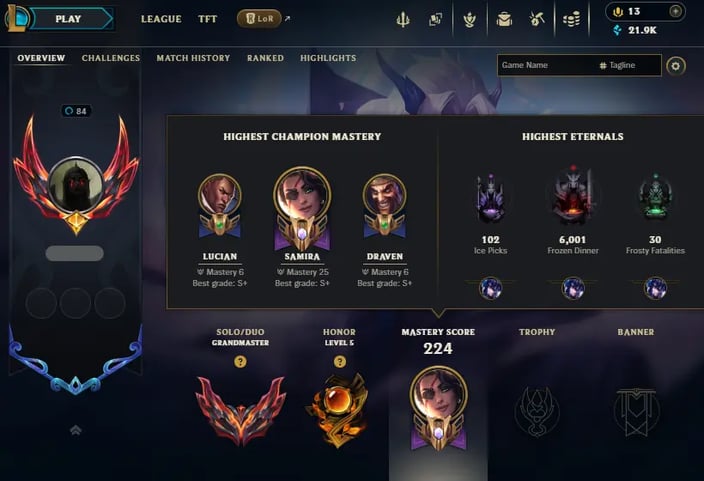View the Highlights tab
The image size is (704, 481).
(x=328, y=58)
